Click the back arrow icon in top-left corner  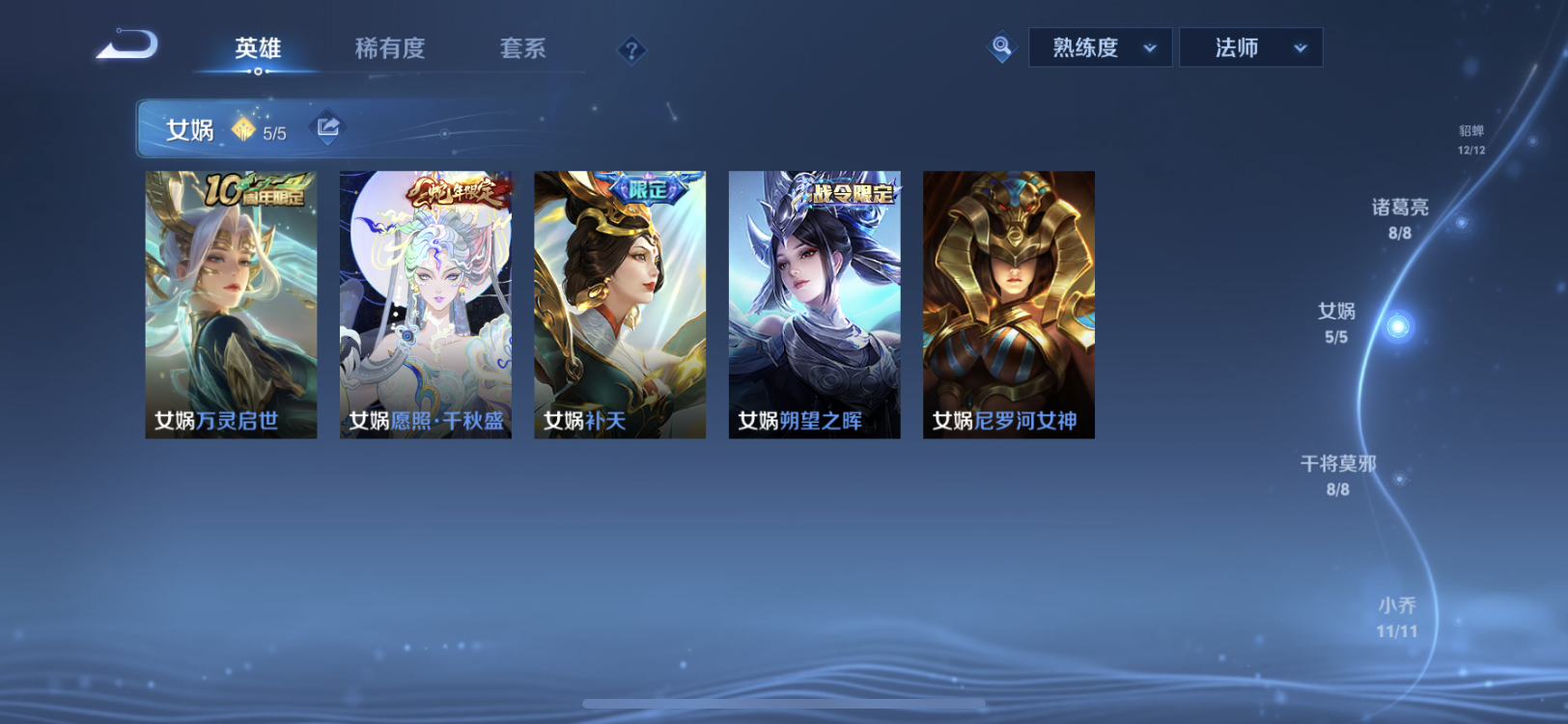click(x=126, y=44)
